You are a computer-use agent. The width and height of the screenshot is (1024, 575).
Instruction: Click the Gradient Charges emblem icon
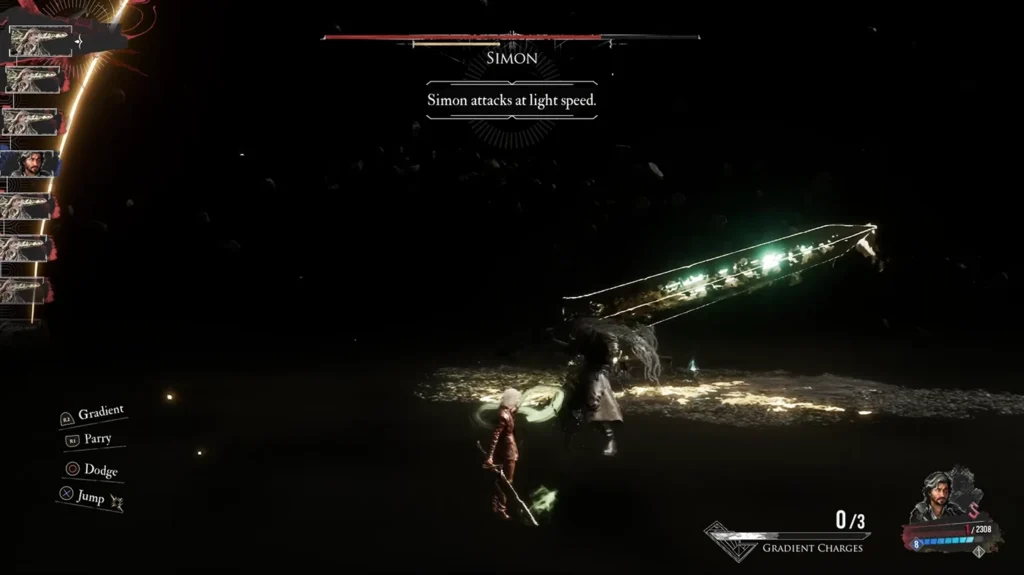730,541
